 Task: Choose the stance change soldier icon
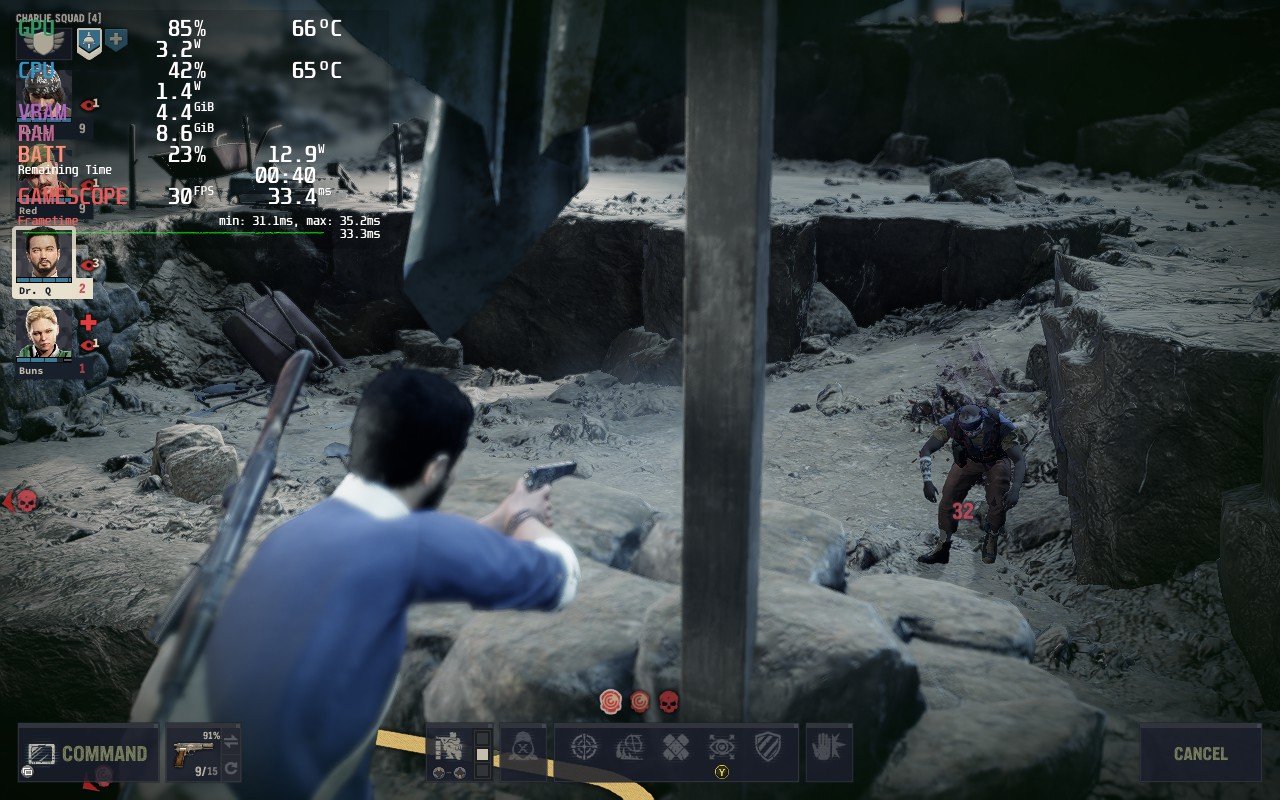[448, 747]
